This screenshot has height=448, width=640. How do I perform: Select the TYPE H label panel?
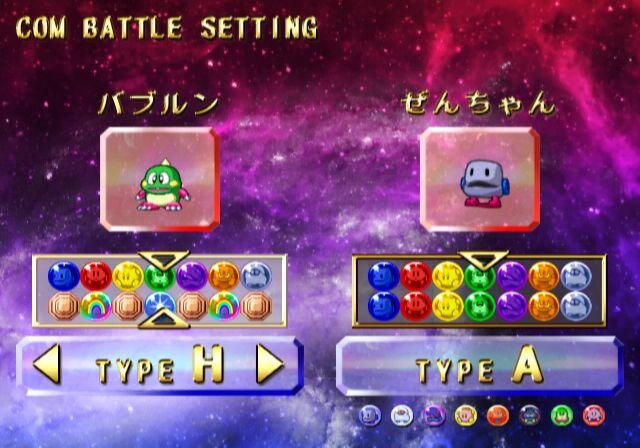tap(160, 366)
